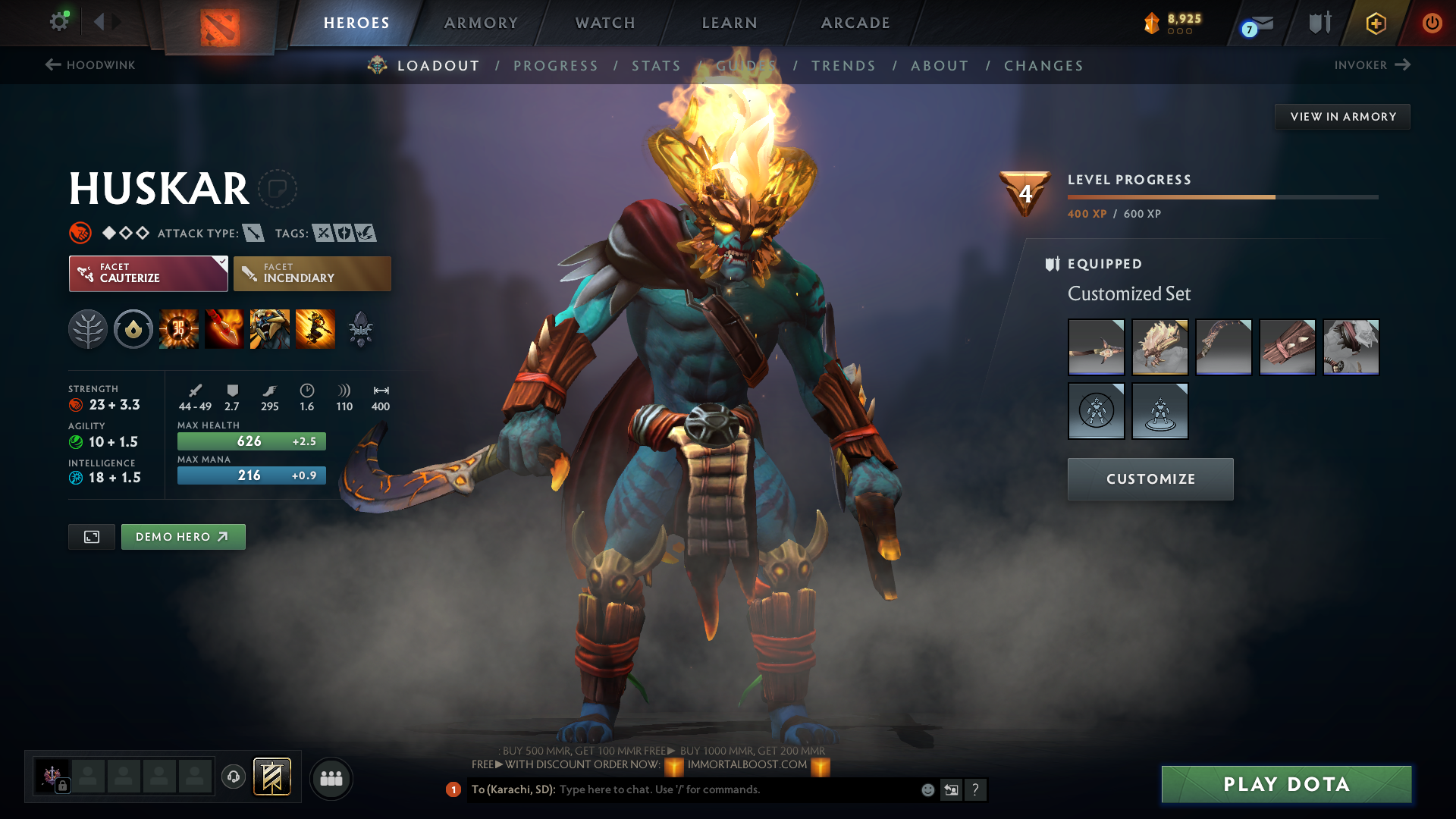
Task: Go to the Learn tab
Action: point(730,23)
